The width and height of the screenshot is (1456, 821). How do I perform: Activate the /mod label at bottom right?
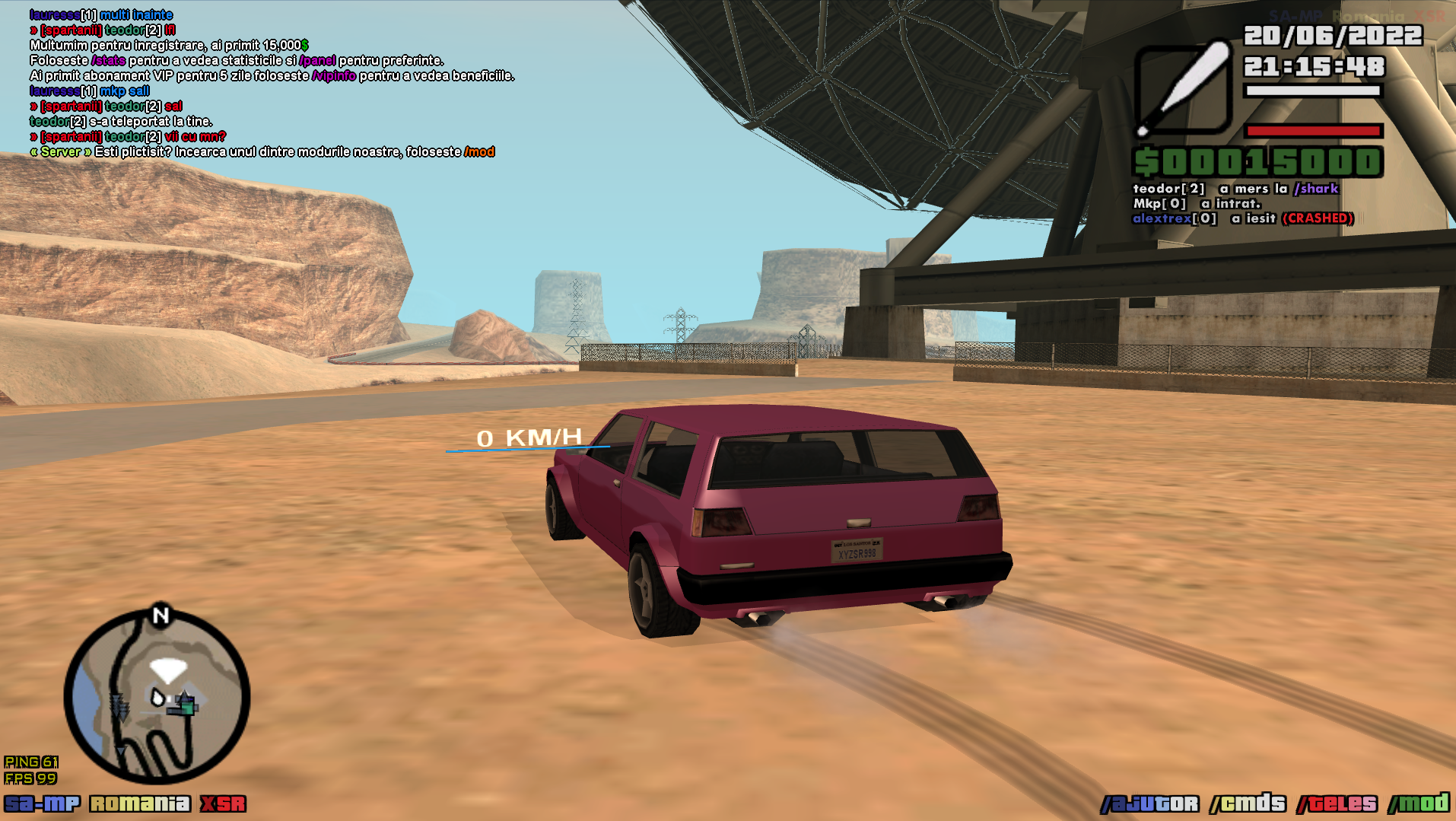click(x=1419, y=803)
